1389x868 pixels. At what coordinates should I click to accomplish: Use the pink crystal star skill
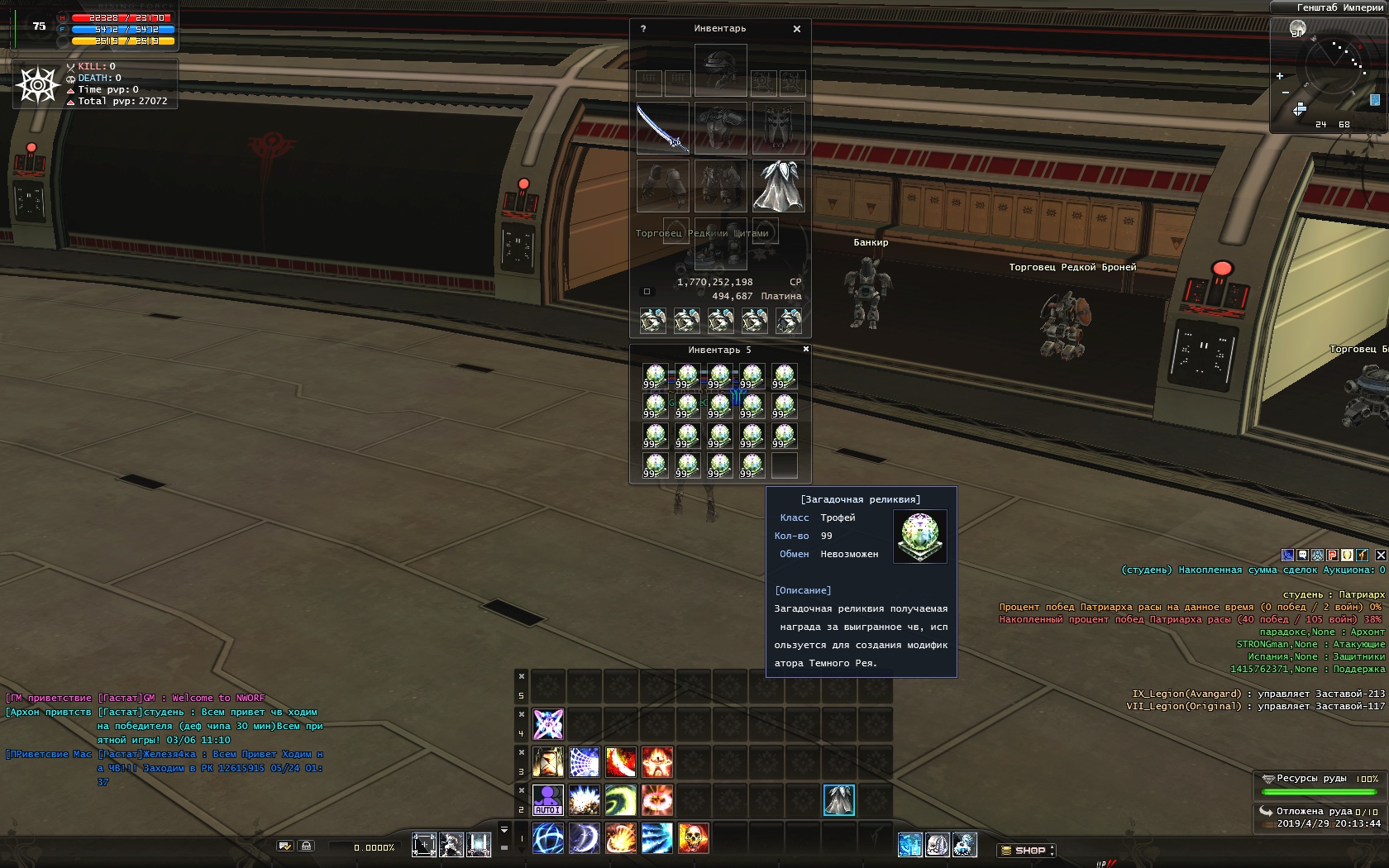[x=547, y=724]
